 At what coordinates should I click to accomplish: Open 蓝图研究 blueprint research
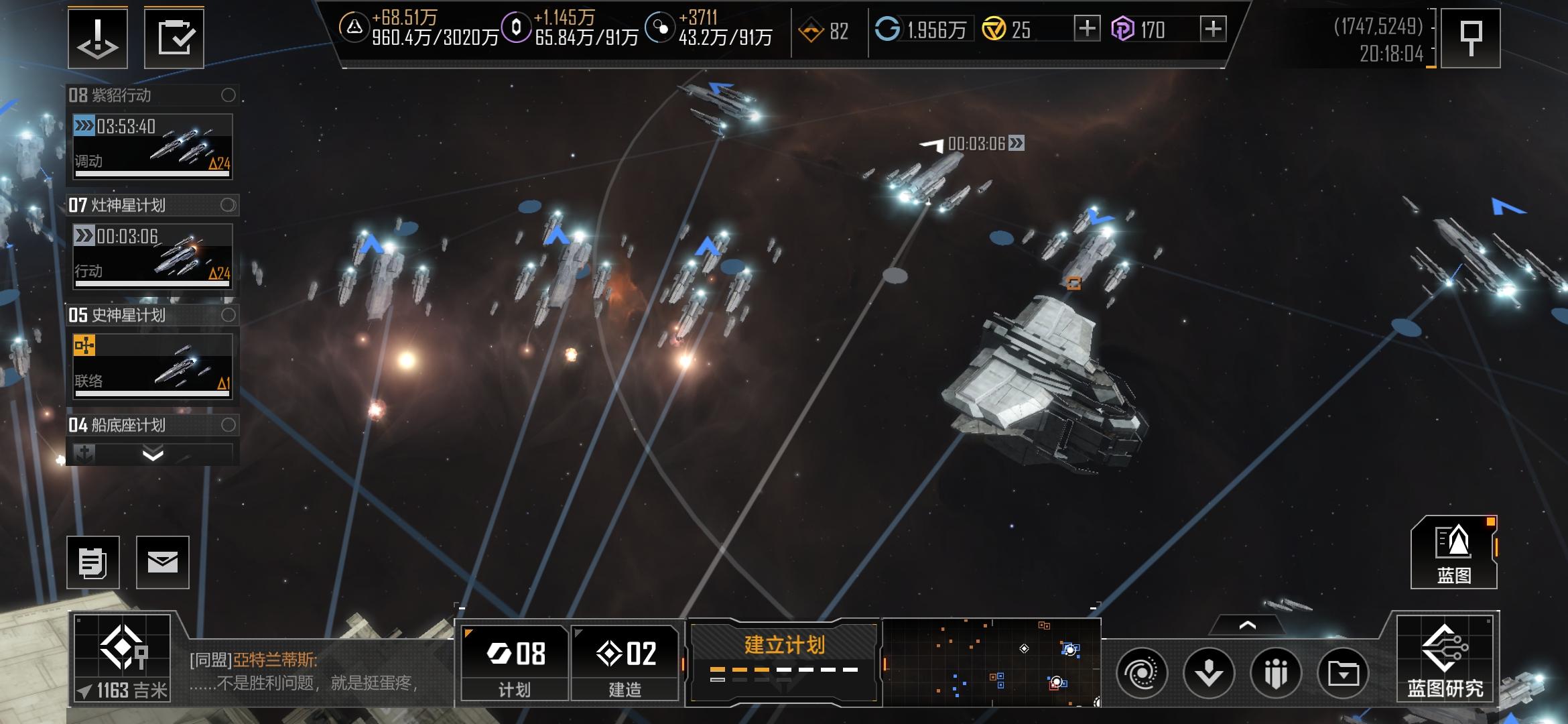pos(1445,660)
